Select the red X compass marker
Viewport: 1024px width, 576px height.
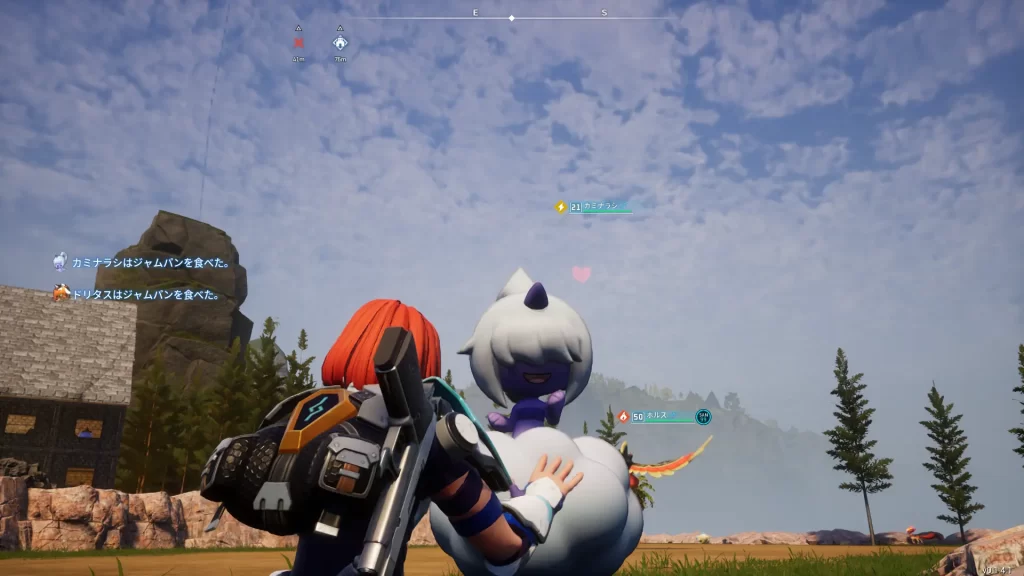point(298,43)
